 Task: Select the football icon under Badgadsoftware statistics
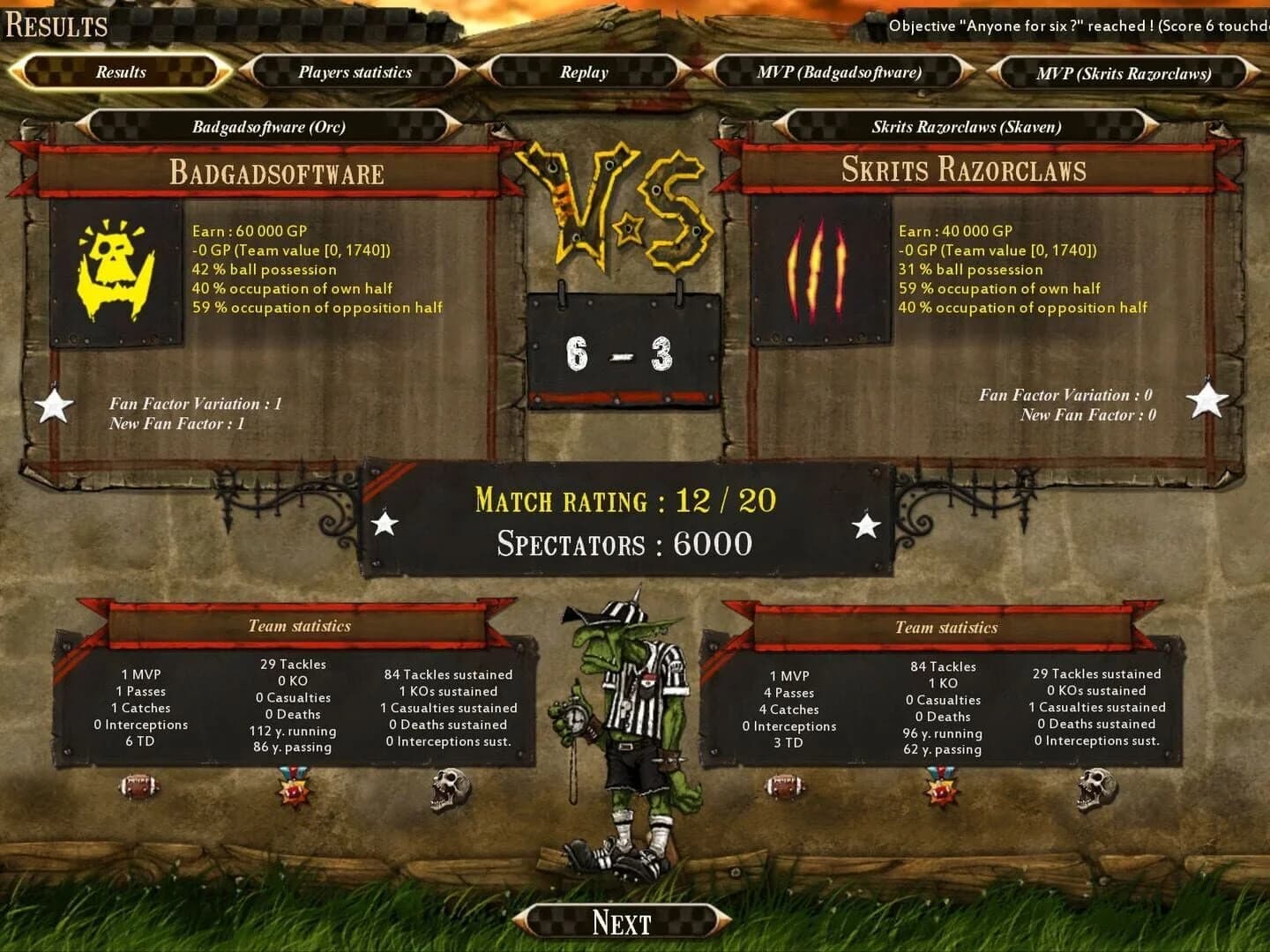137,792
